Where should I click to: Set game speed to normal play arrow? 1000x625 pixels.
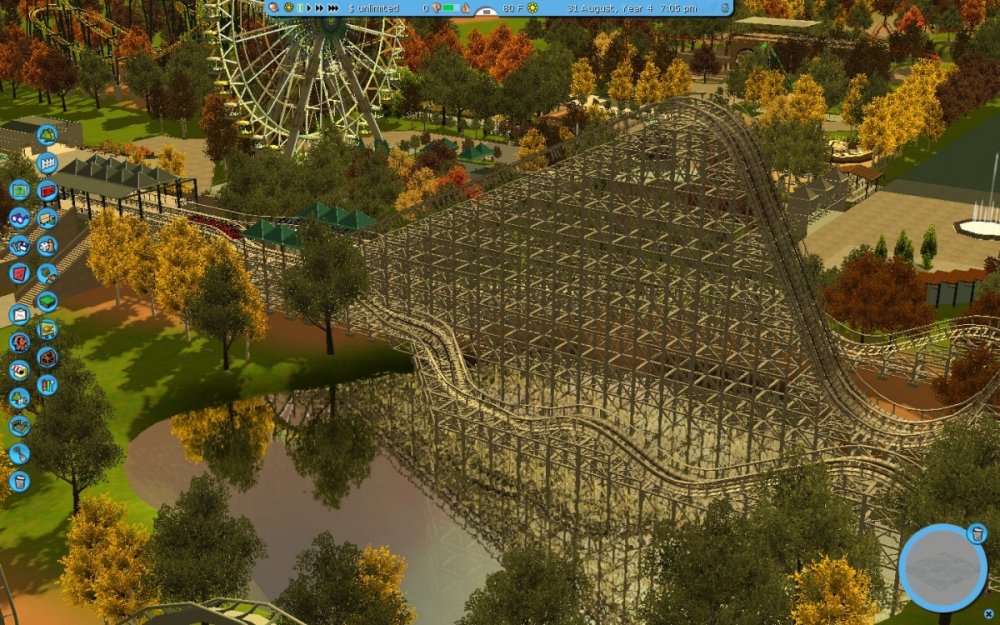click(309, 8)
